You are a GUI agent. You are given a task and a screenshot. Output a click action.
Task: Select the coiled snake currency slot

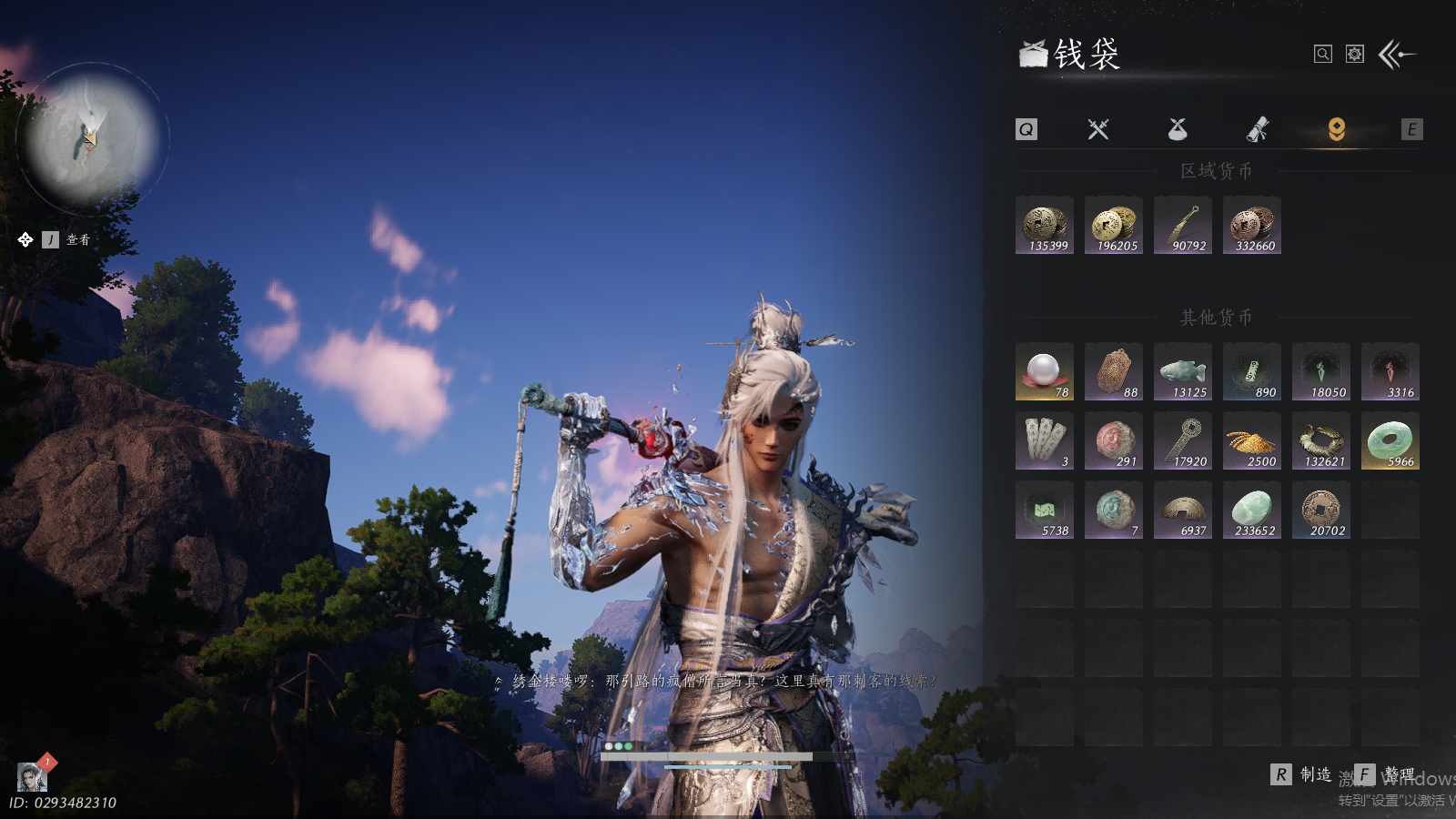[x=1321, y=441]
